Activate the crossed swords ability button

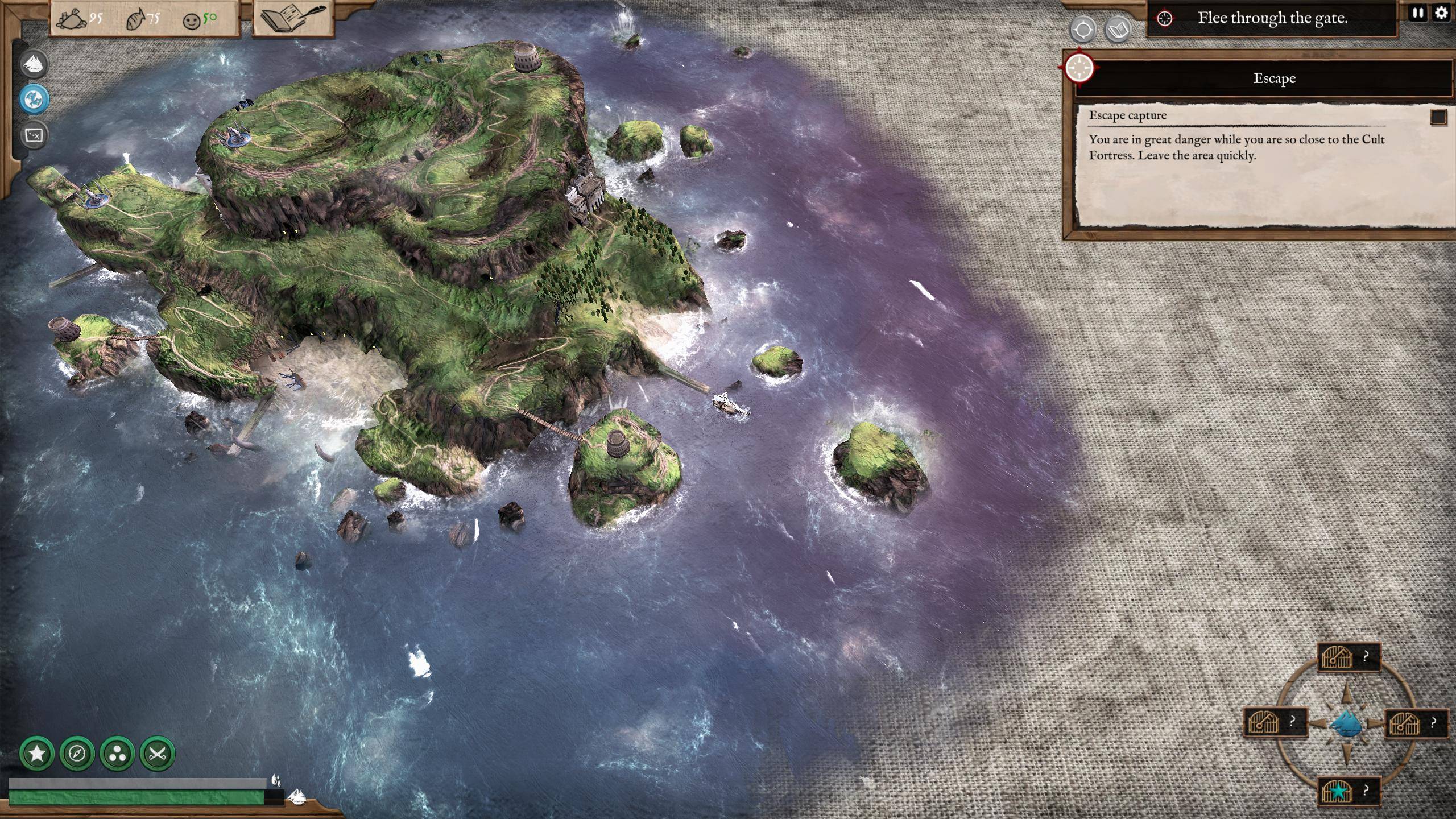click(x=157, y=754)
